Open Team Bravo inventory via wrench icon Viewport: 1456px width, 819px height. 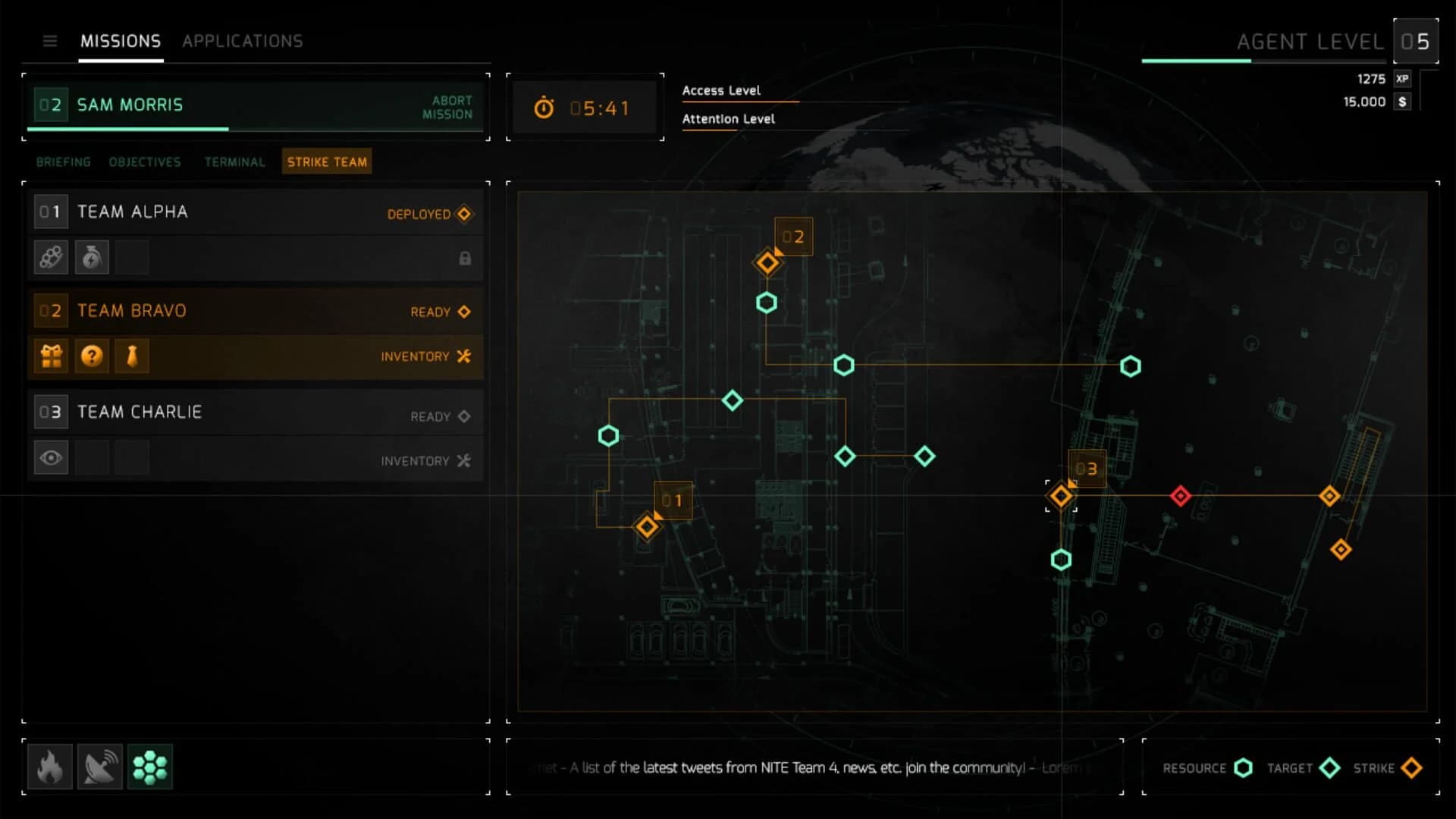[x=465, y=356]
